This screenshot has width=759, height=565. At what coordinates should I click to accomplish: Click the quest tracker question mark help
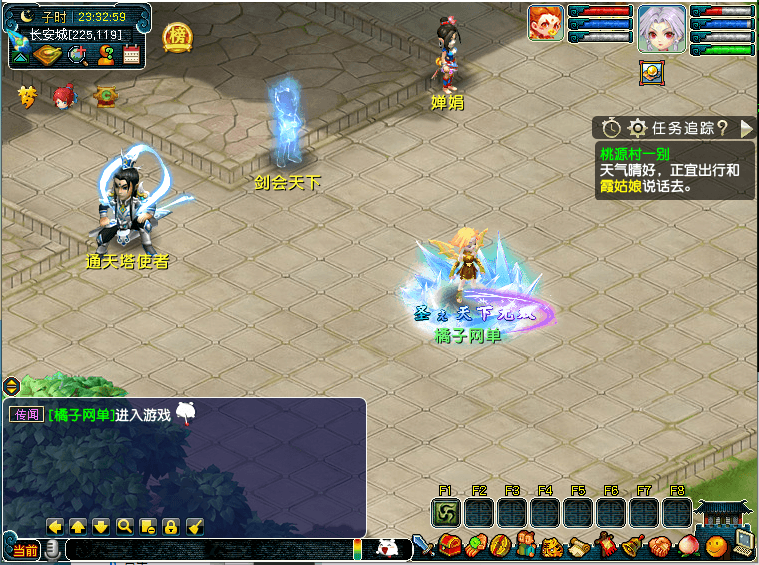[x=722, y=128]
